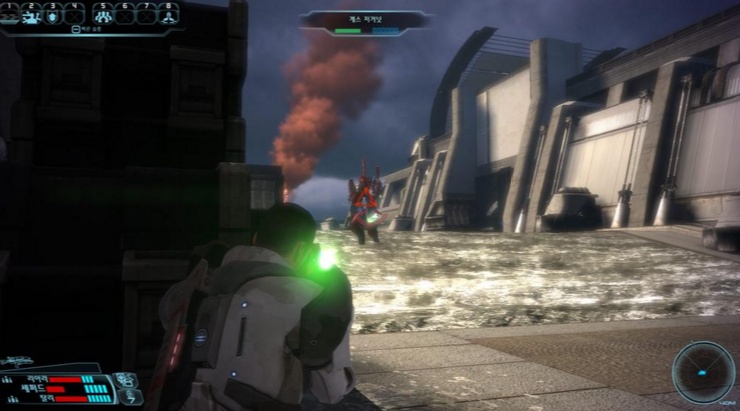Activate the ability in quick slot 8
Screen dimensions: 740x411
click(168, 14)
